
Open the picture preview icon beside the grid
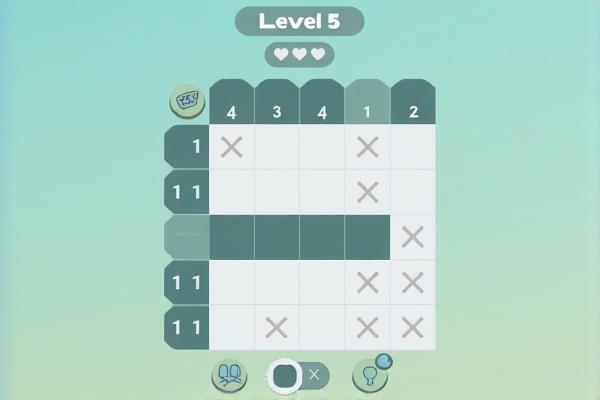186,100
